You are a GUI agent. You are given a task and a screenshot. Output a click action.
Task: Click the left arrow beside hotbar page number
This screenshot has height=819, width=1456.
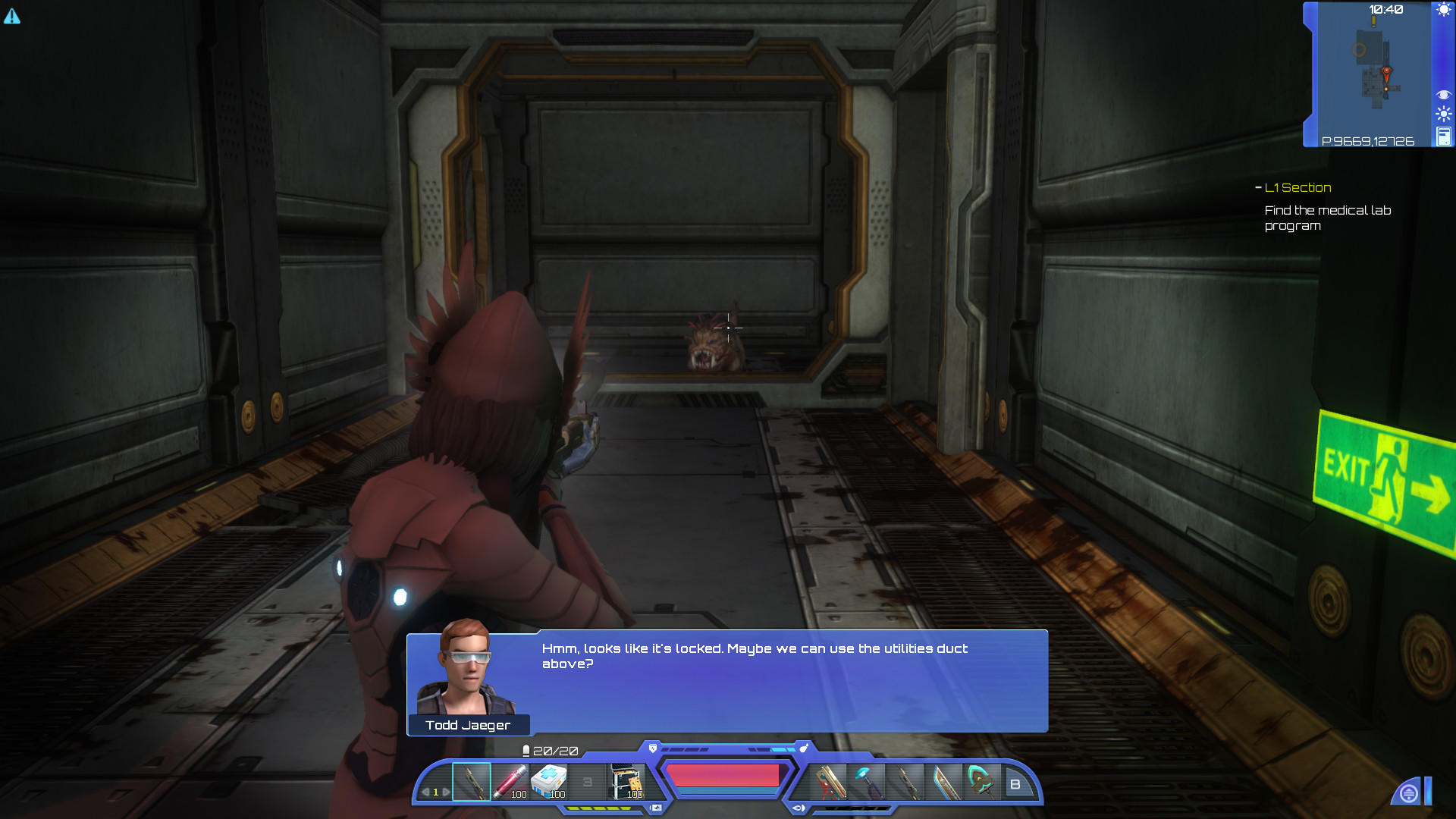(x=425, y=792)
